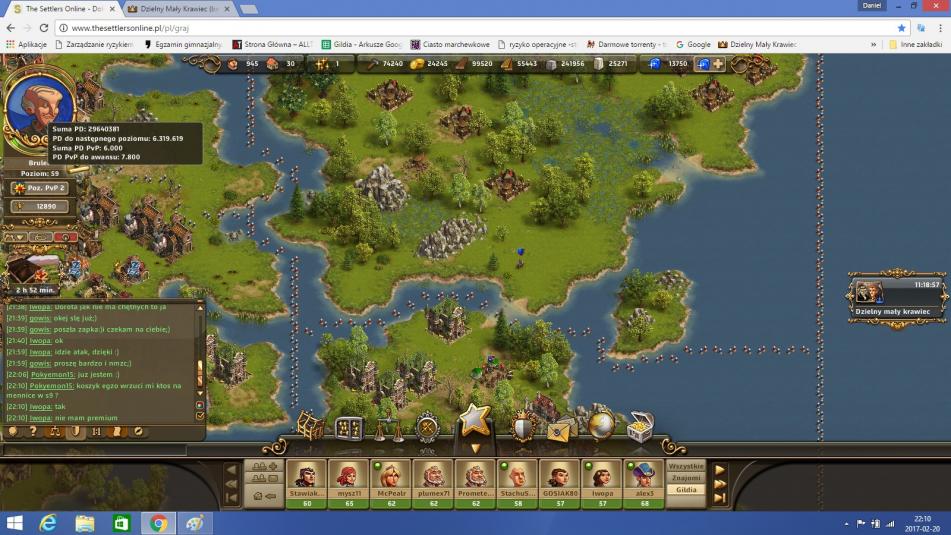
Task: Open the Poz. PvP 2 level panel
Action: tap(40, 188)
